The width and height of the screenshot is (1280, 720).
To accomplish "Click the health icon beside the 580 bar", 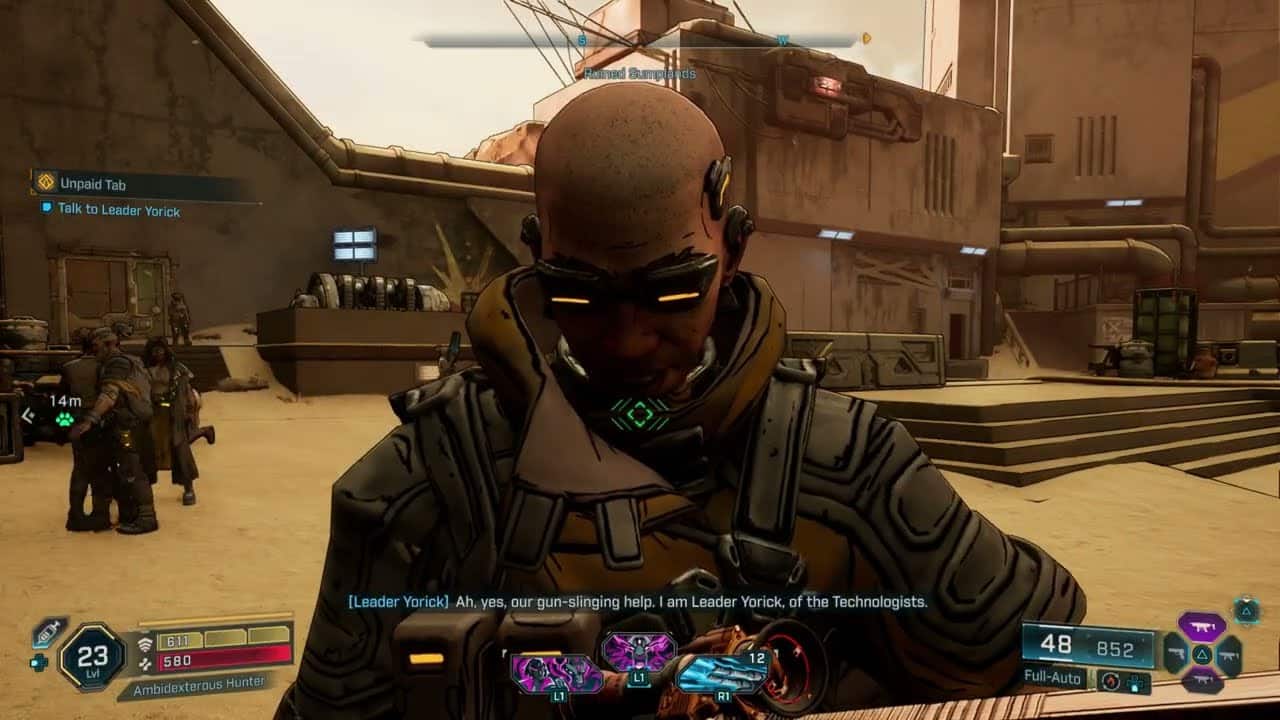I will (x=146, y=662).
